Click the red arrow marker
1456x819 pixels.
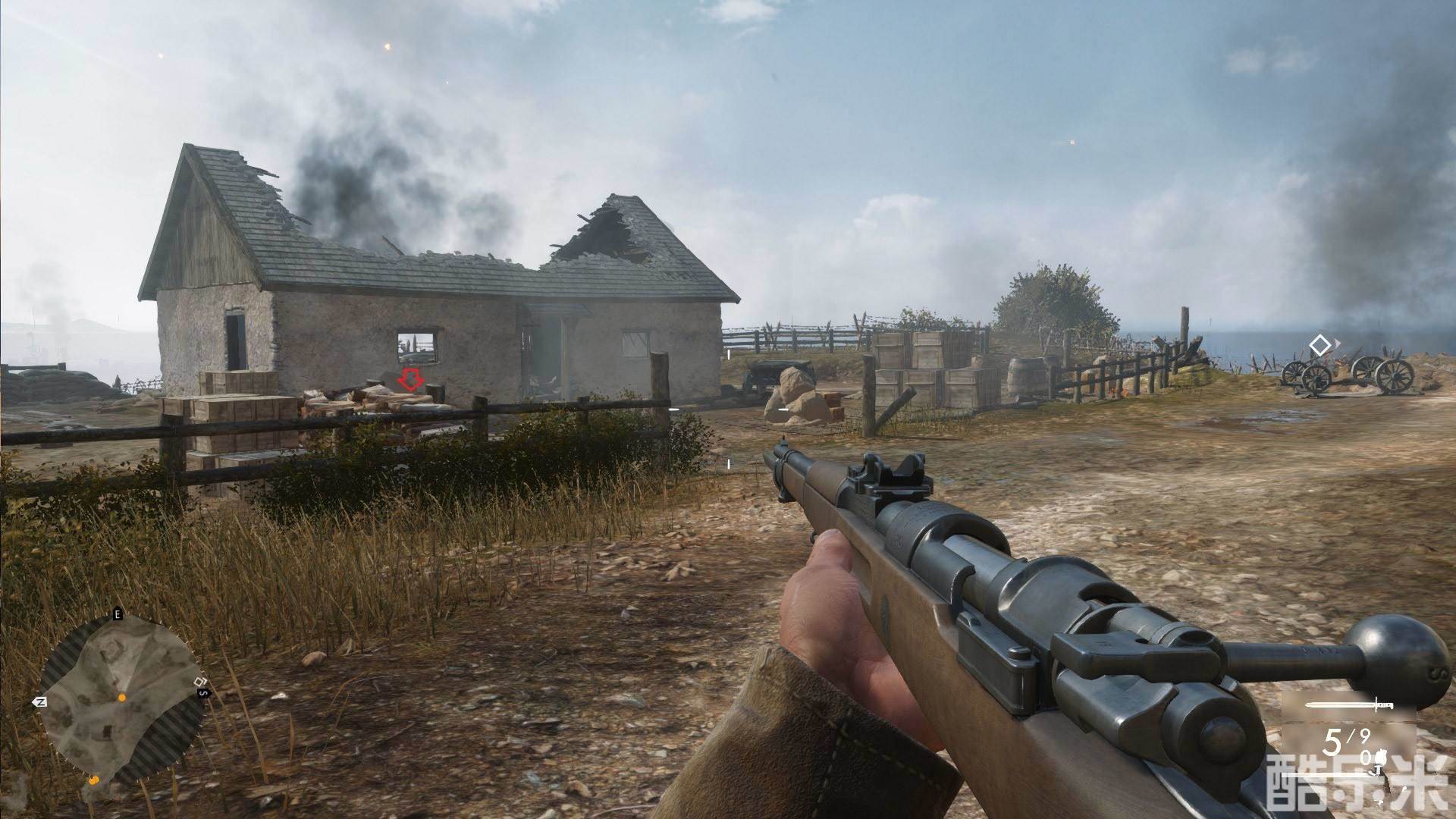coord(412,379)
